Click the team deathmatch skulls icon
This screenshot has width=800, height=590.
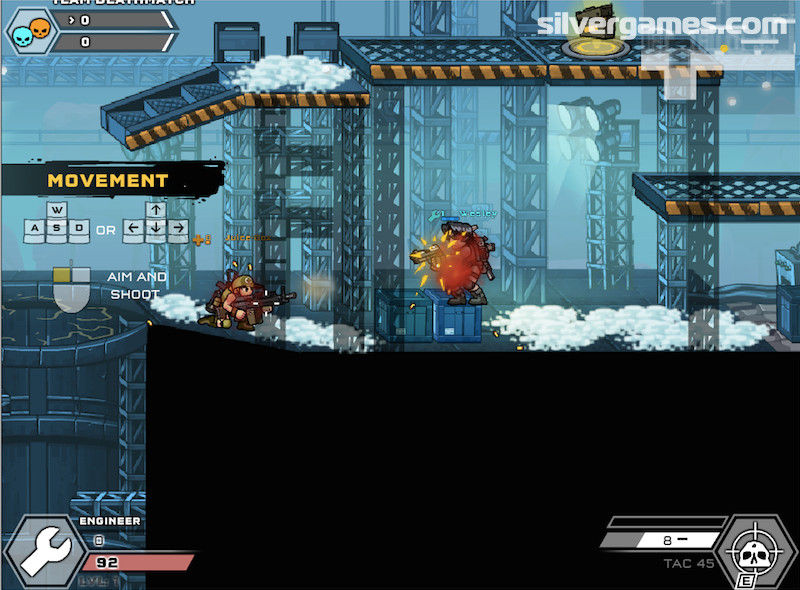pyautogui.click(x=27, y=32)
